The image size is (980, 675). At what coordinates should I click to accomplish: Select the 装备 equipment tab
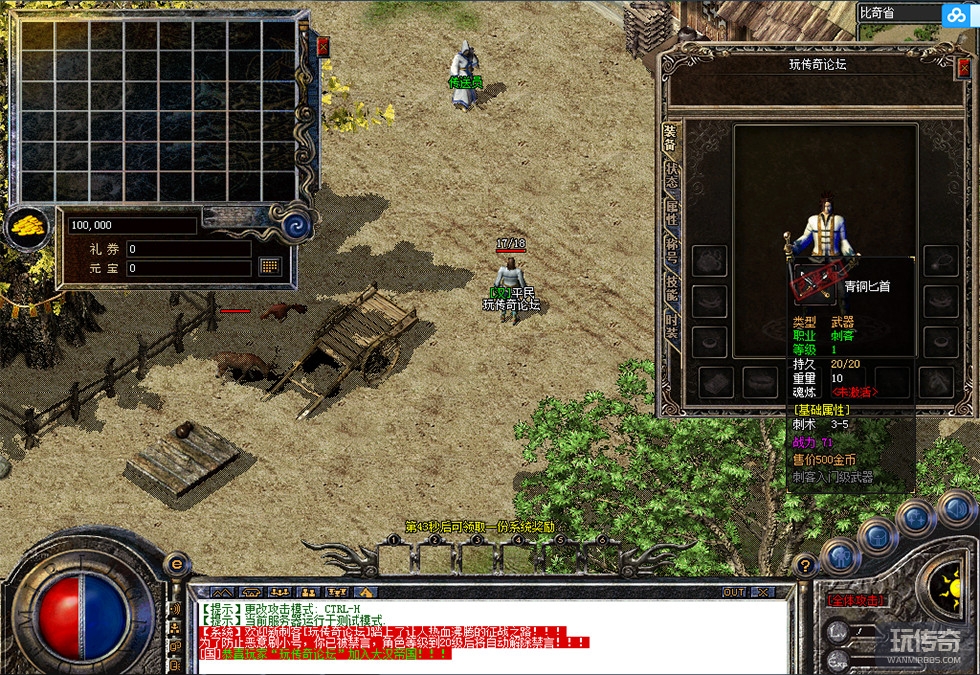click(x=671, y=139)
